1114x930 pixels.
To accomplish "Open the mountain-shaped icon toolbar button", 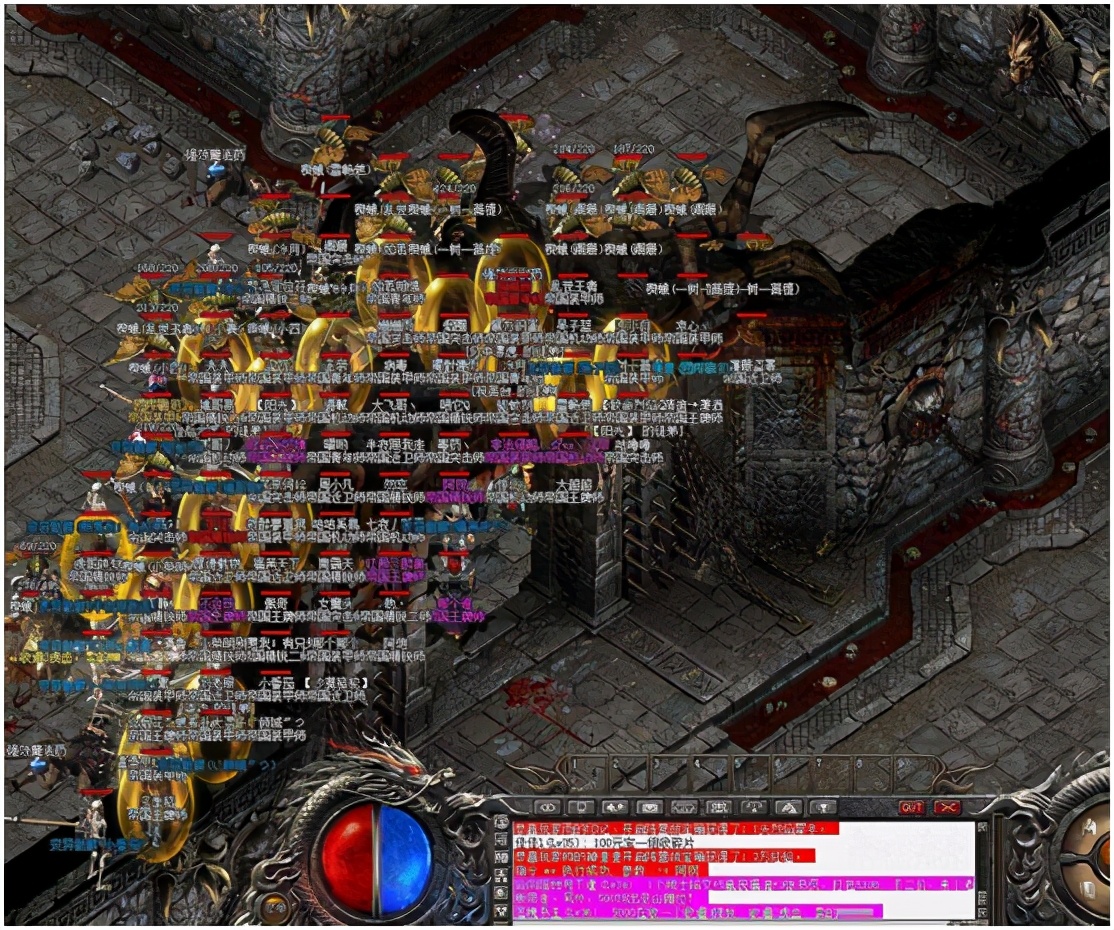I will [788, 807].
